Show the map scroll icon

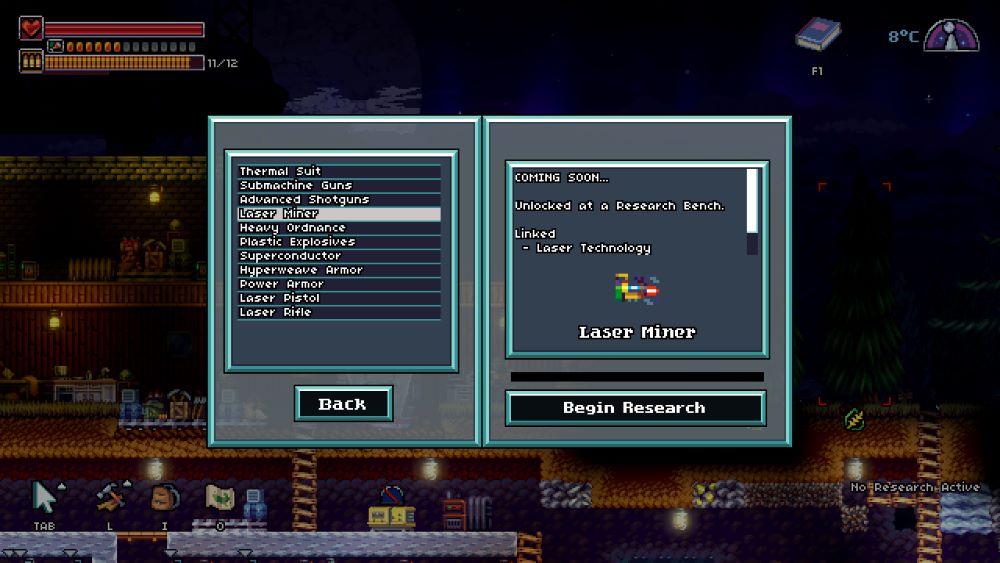220,497
